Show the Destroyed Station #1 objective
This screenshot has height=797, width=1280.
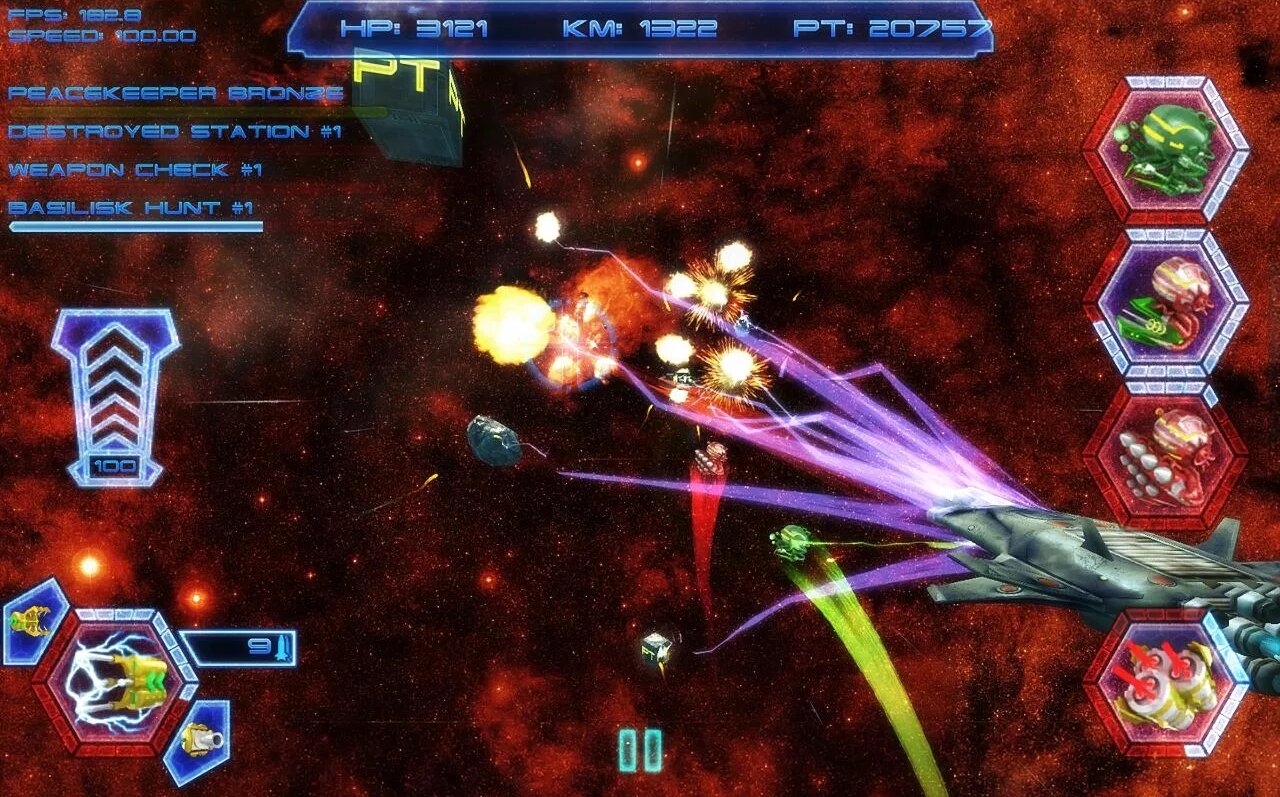pyautogui.click(x=175, y=132)
